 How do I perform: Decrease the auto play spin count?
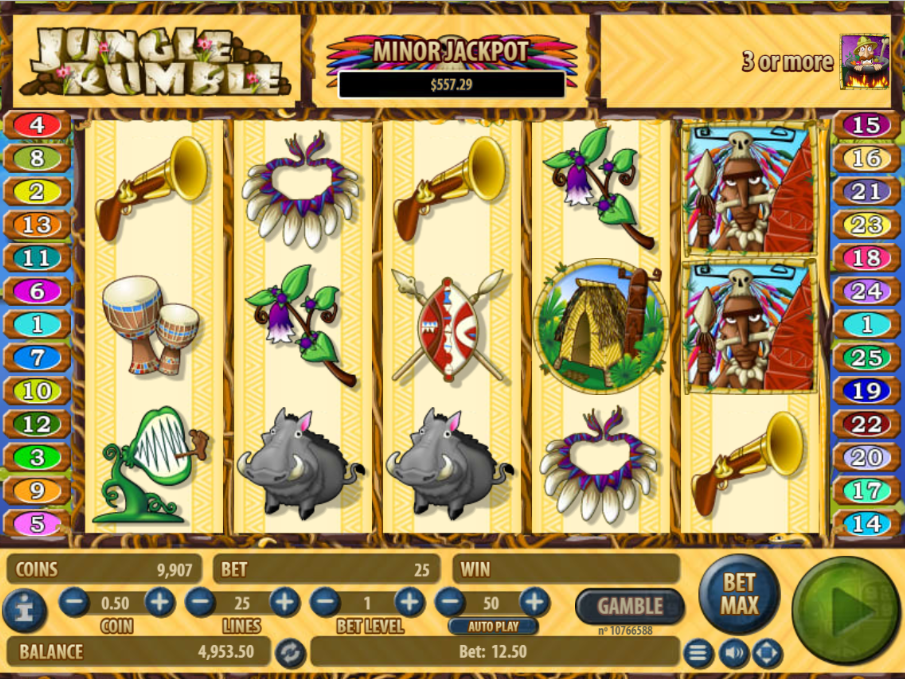[x=450, y=602]
